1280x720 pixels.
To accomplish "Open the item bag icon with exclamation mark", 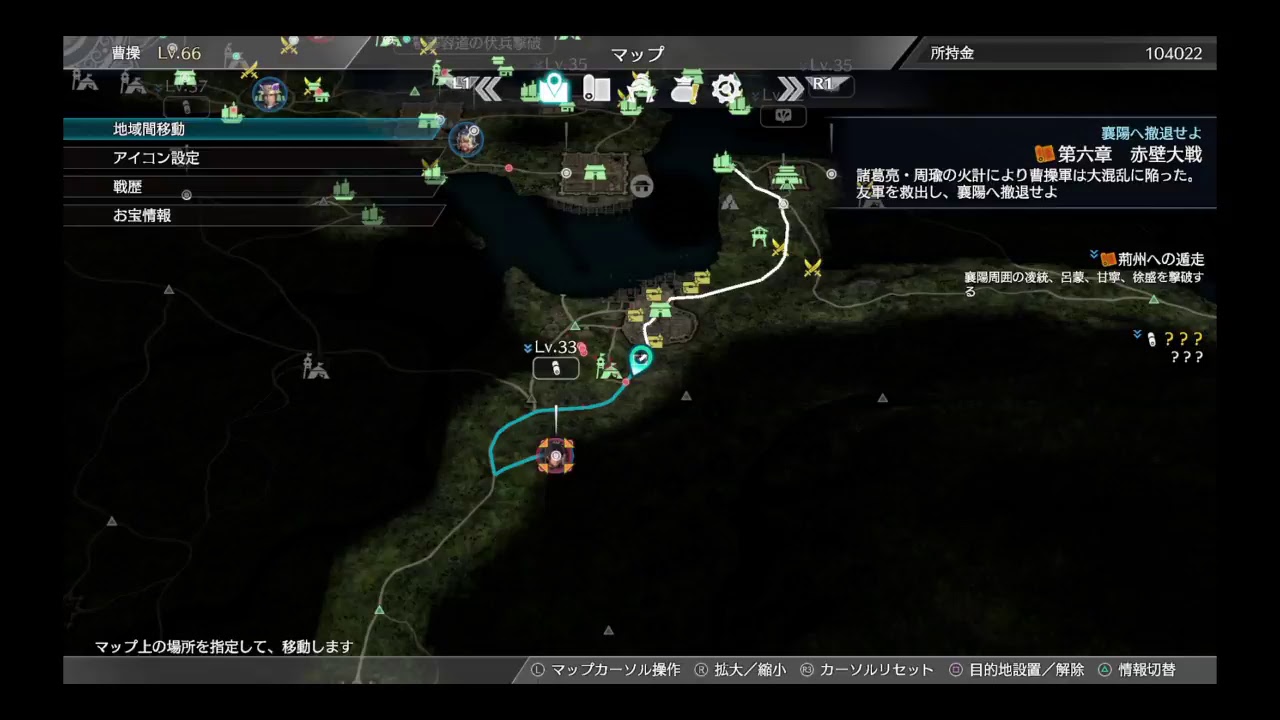I will pos(683,91).
